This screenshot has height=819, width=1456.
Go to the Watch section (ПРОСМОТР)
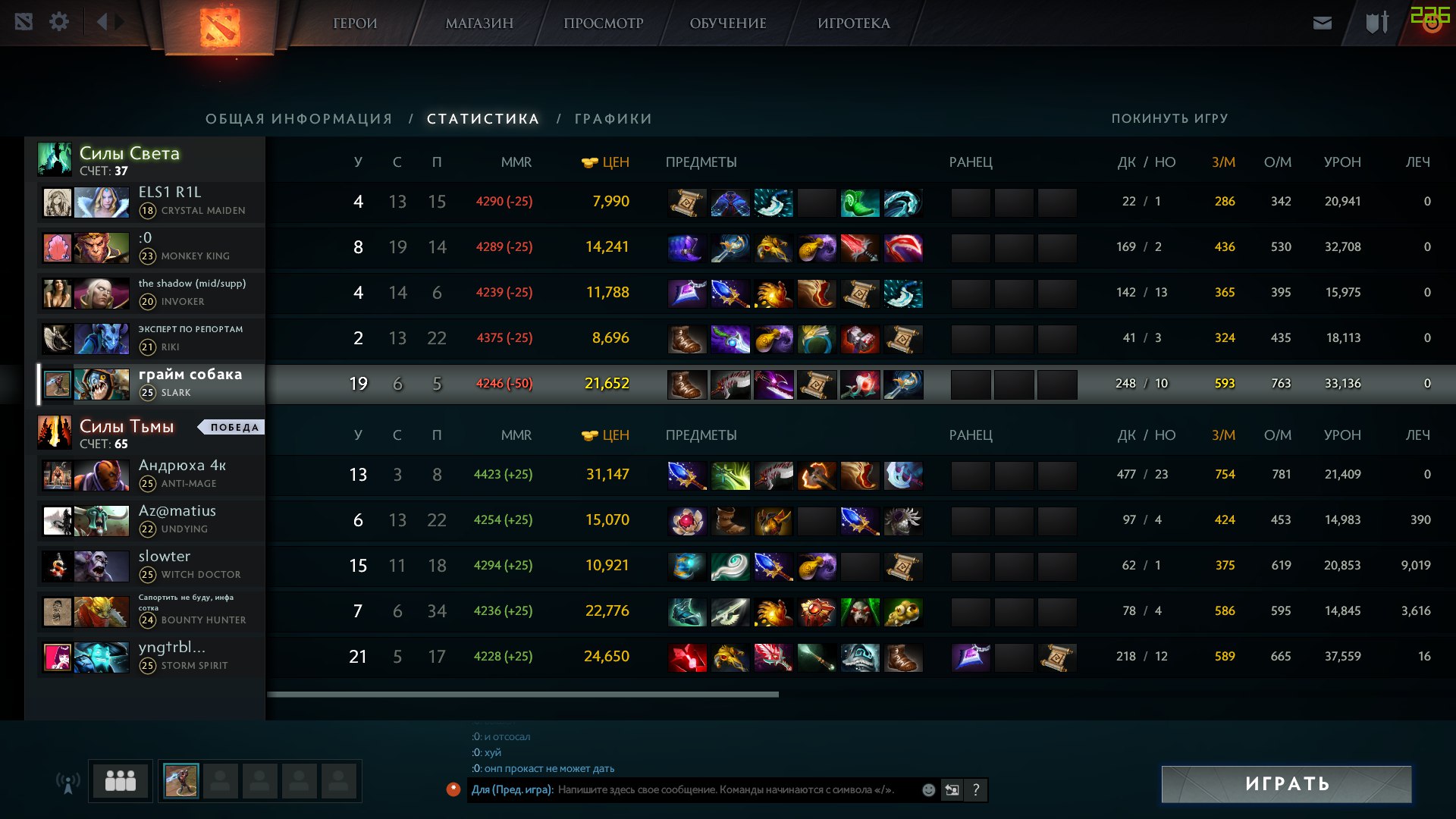(x=603, y=24)
